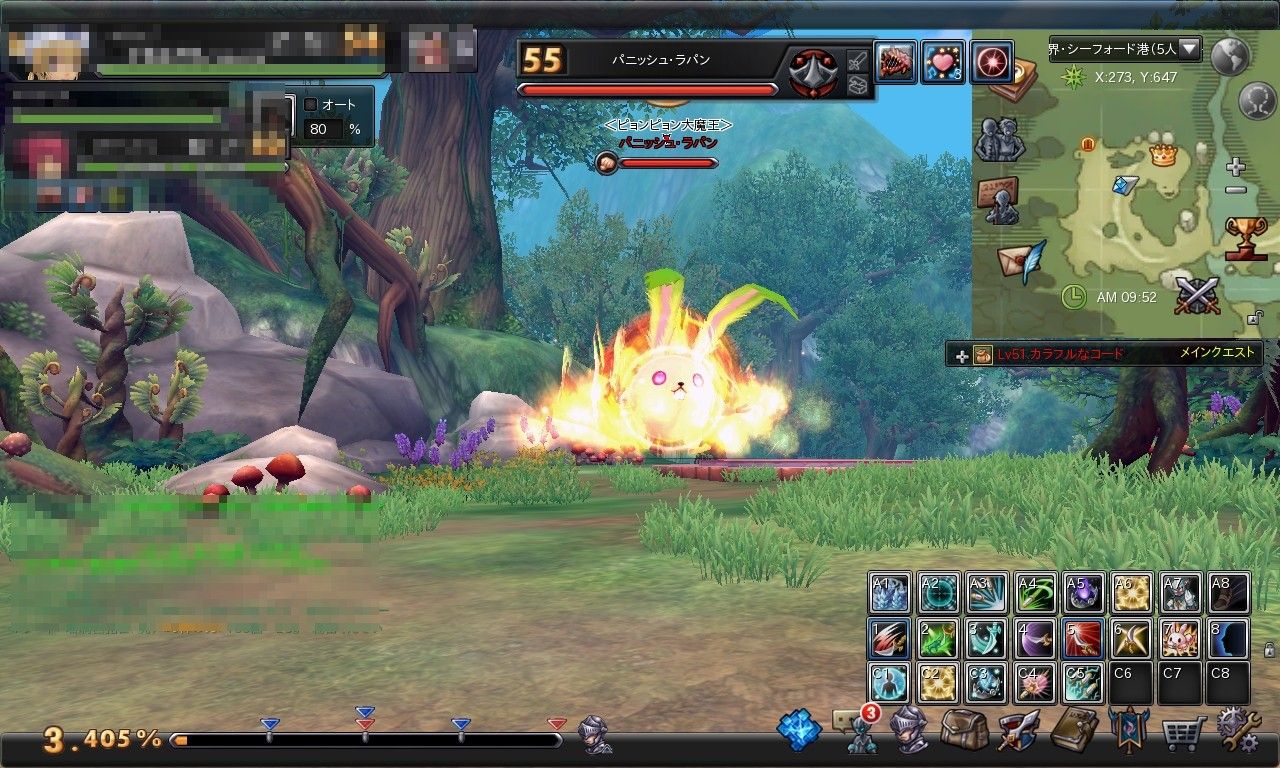Viewport: 1280px width, 768px height.
Task: Open the sword and shield icon
Action: coord(1019,731)
